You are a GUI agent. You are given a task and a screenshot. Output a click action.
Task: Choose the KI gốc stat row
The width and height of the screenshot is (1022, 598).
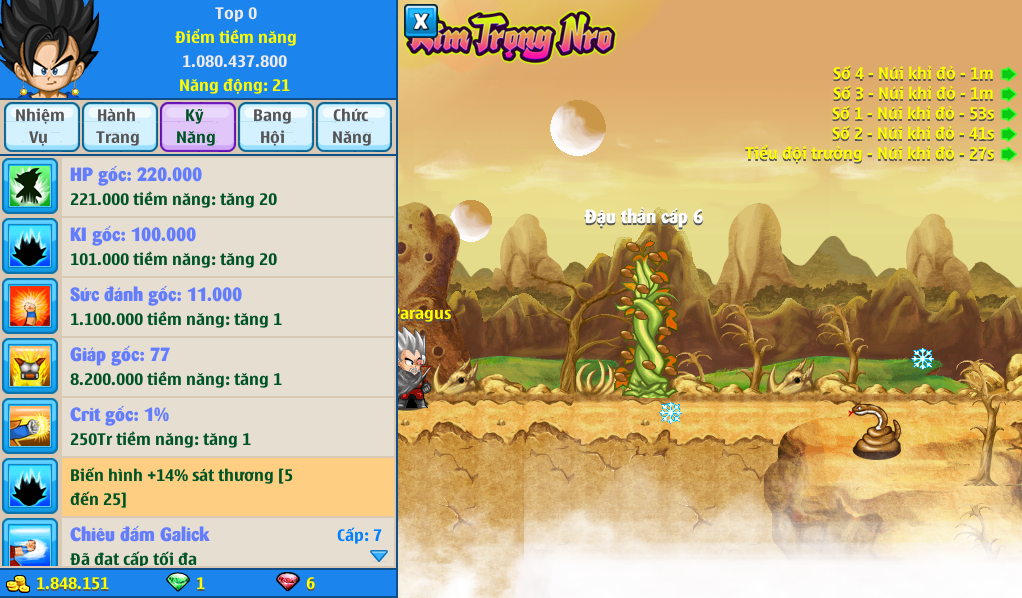(198, 247)
